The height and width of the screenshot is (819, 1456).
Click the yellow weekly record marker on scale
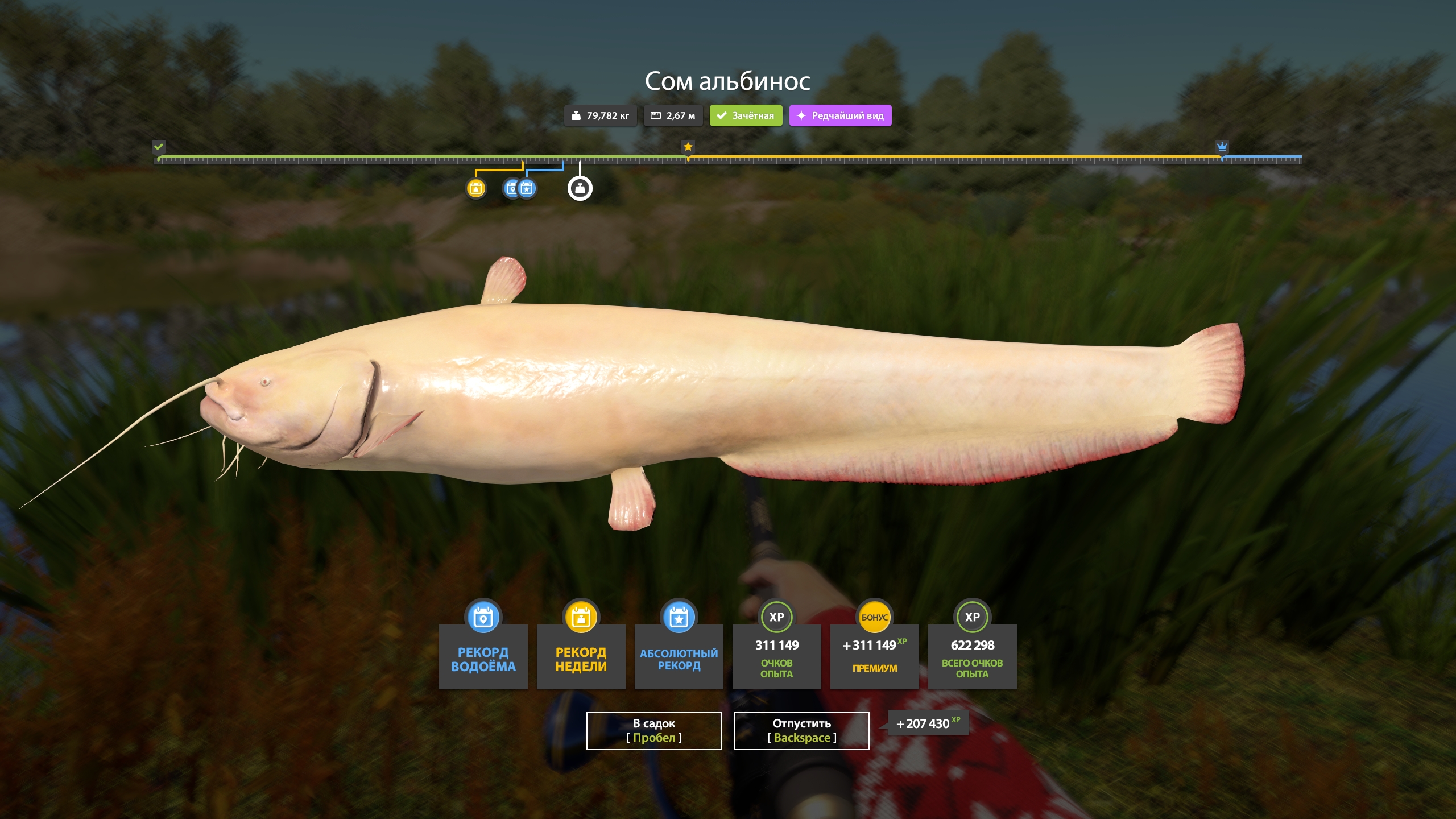tap(476, 188)
